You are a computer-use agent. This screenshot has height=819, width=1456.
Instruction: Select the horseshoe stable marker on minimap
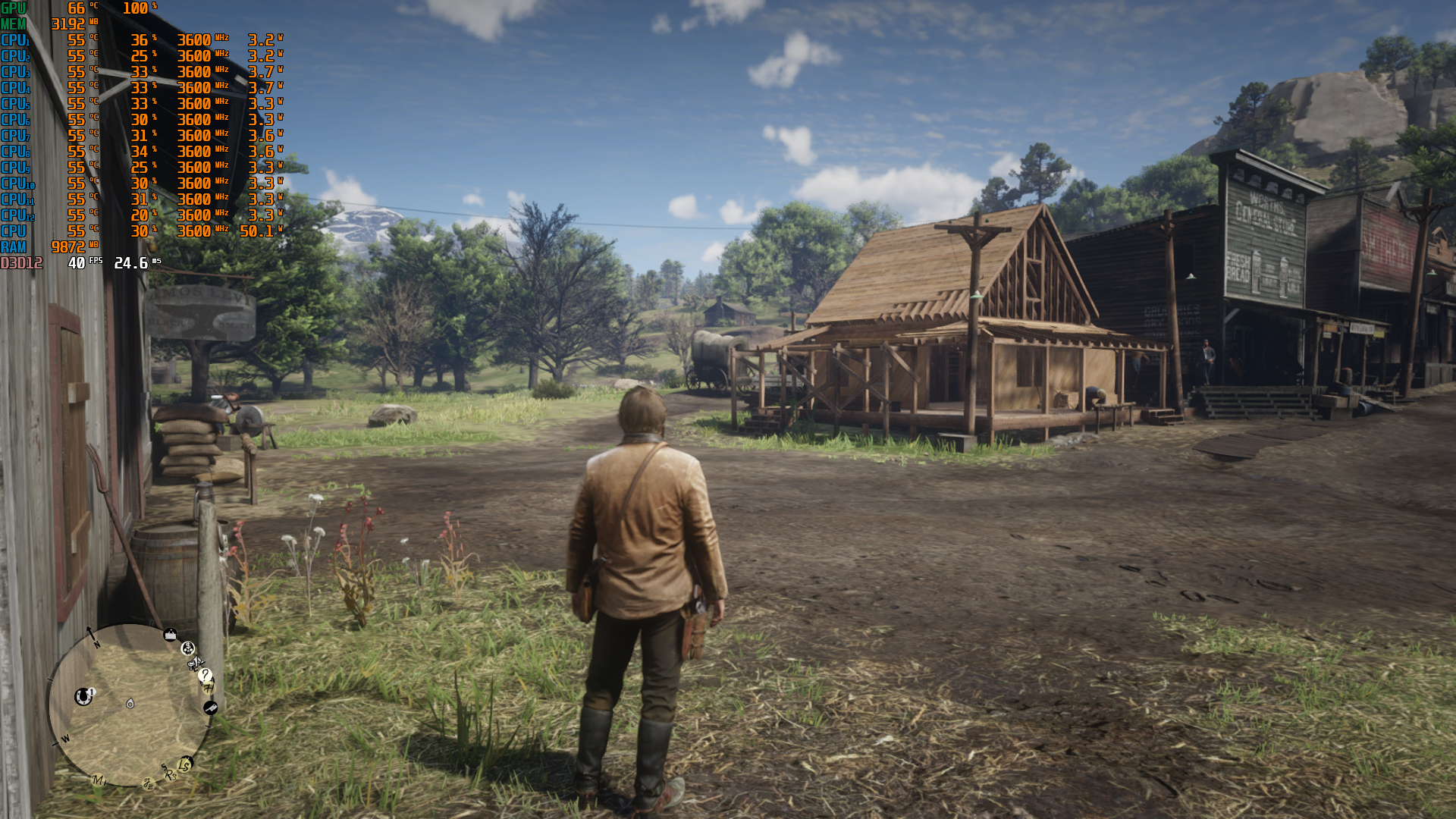tap(83, 695)
